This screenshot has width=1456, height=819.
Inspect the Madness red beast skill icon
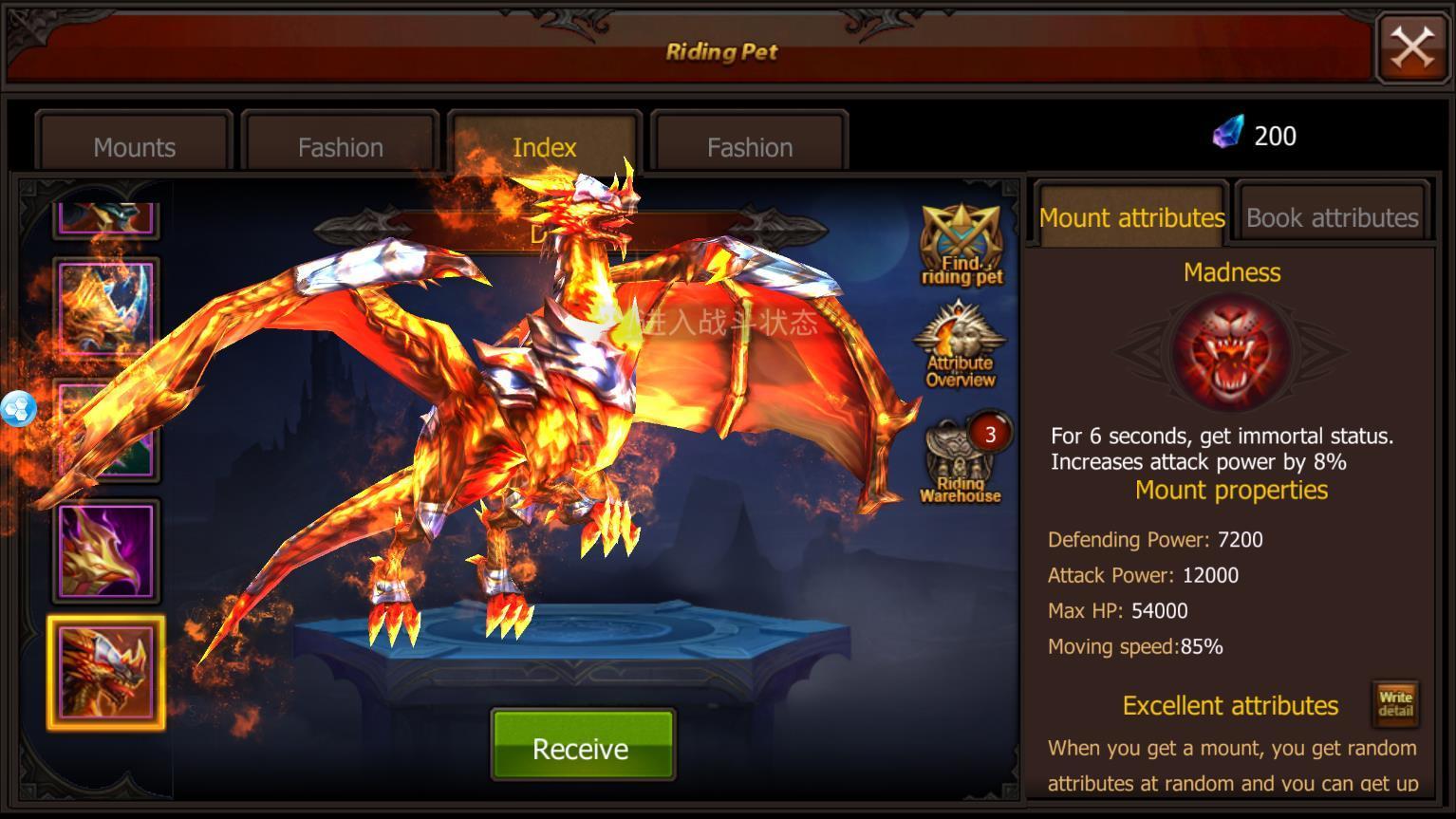tap(1231, 351)
